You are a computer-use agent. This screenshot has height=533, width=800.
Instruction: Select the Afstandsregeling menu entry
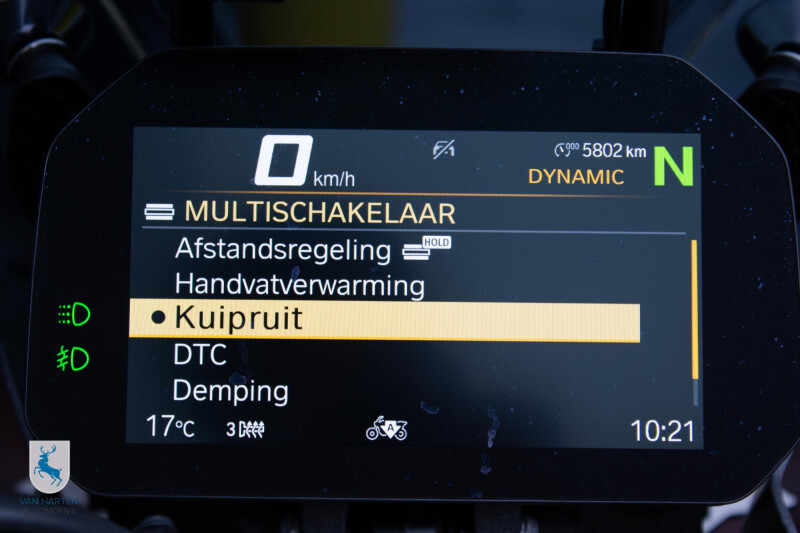282,249
